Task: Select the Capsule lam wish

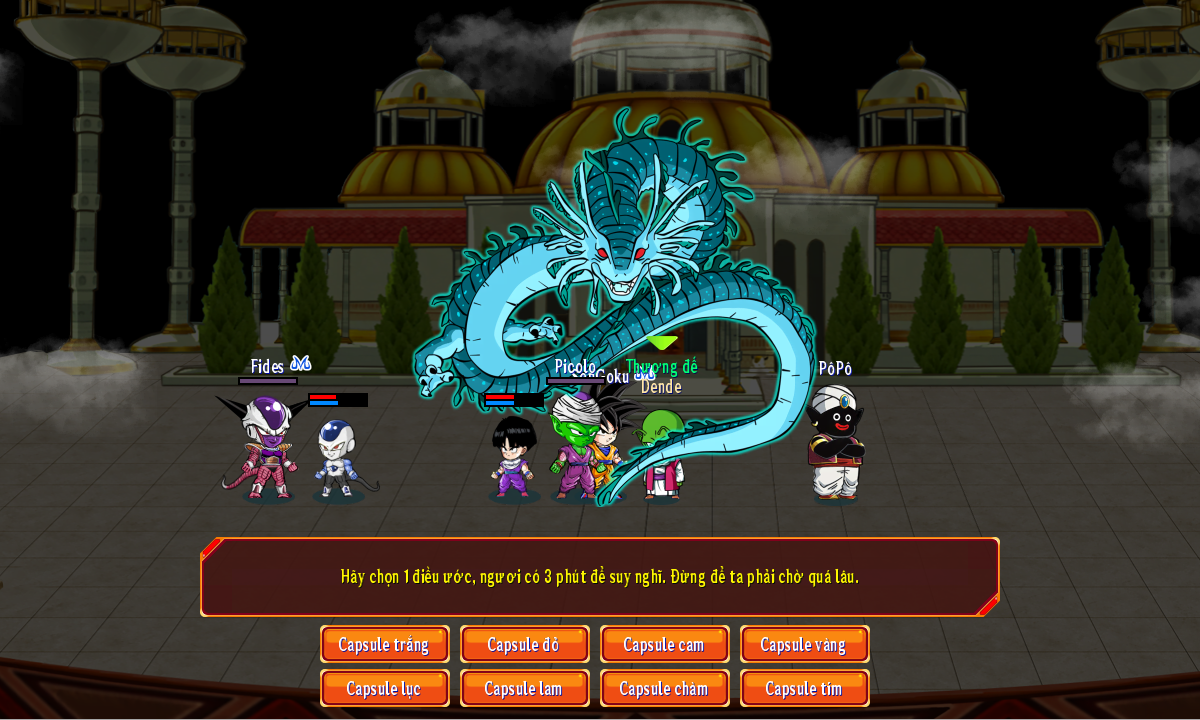Action: [524, 688]
